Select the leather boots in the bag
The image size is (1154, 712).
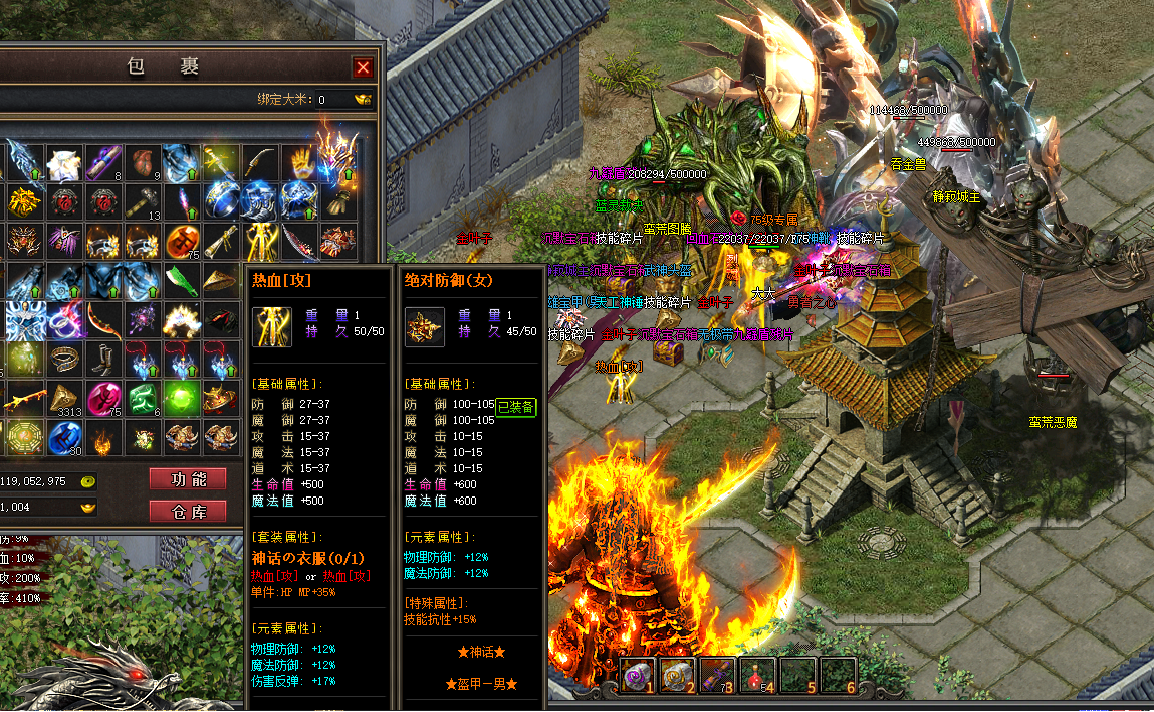pos(104,359)
